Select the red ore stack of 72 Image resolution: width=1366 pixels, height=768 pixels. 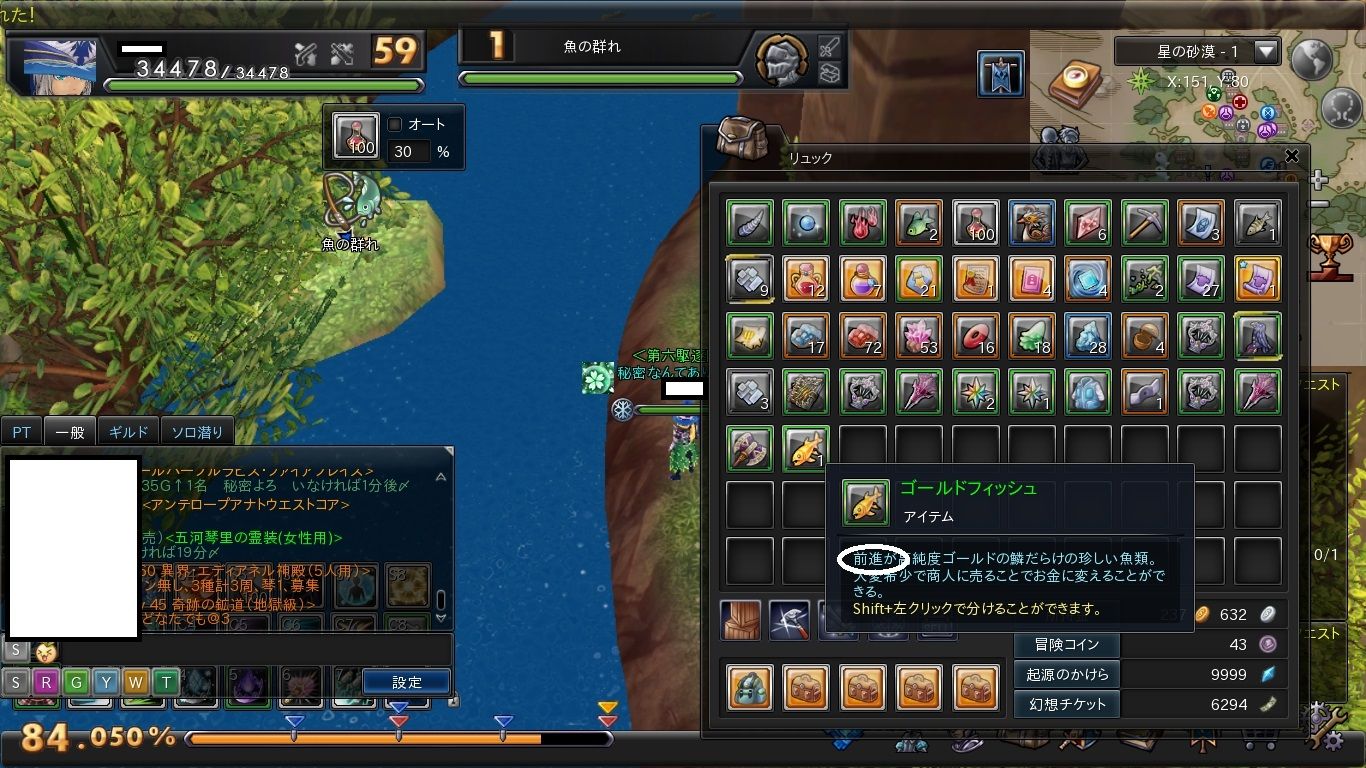coord(862,336)
